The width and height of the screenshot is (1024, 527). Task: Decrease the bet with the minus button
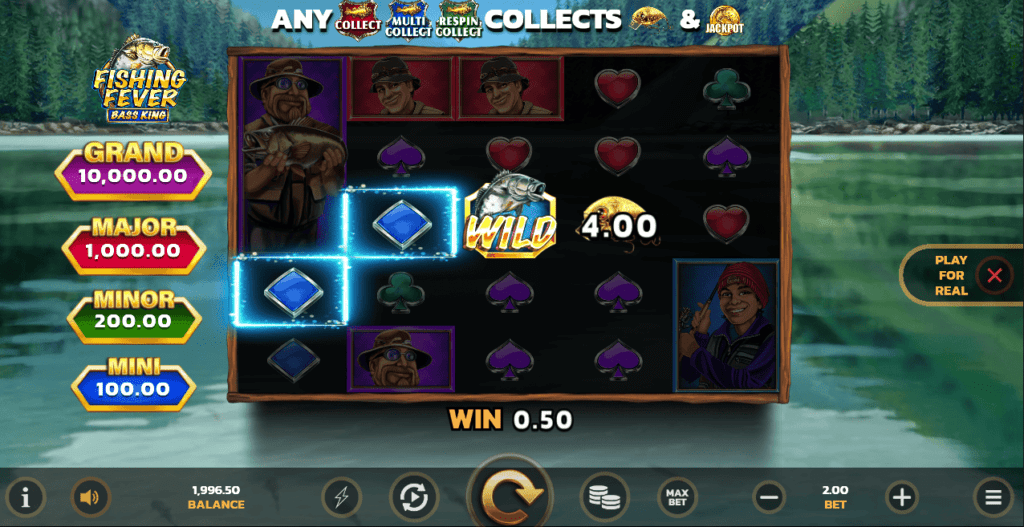click(x=769, y=497)
